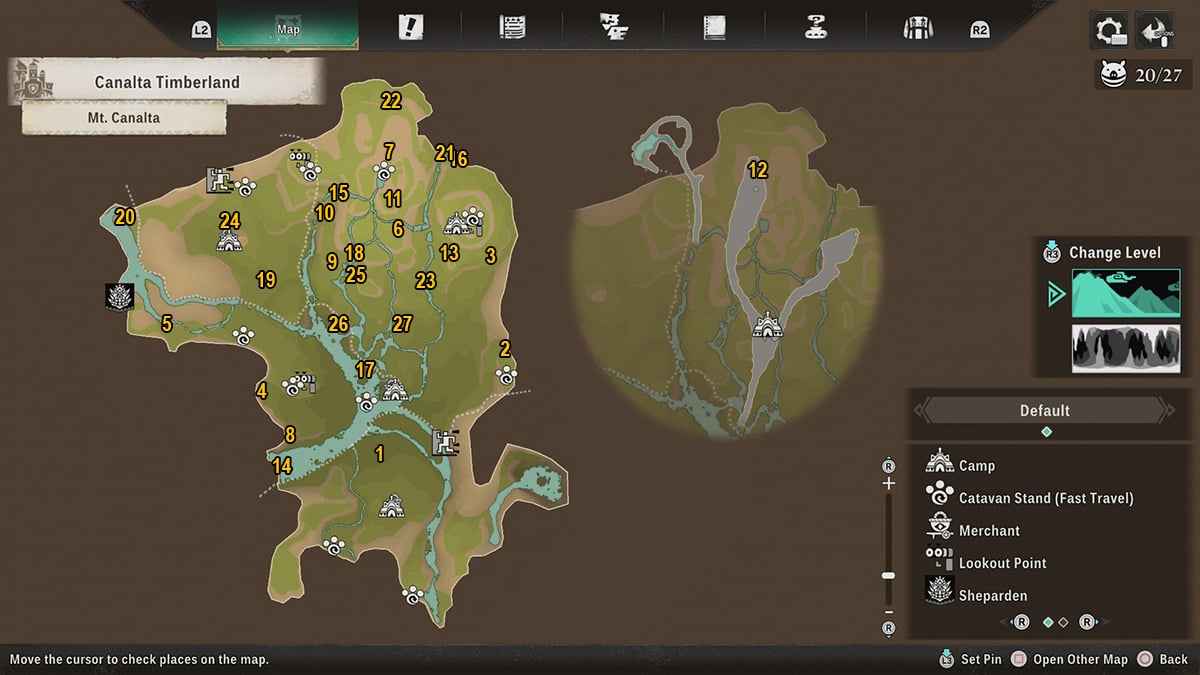
Task: Switch to the cave level thumbnail
Action: (x=1126, y=348)
